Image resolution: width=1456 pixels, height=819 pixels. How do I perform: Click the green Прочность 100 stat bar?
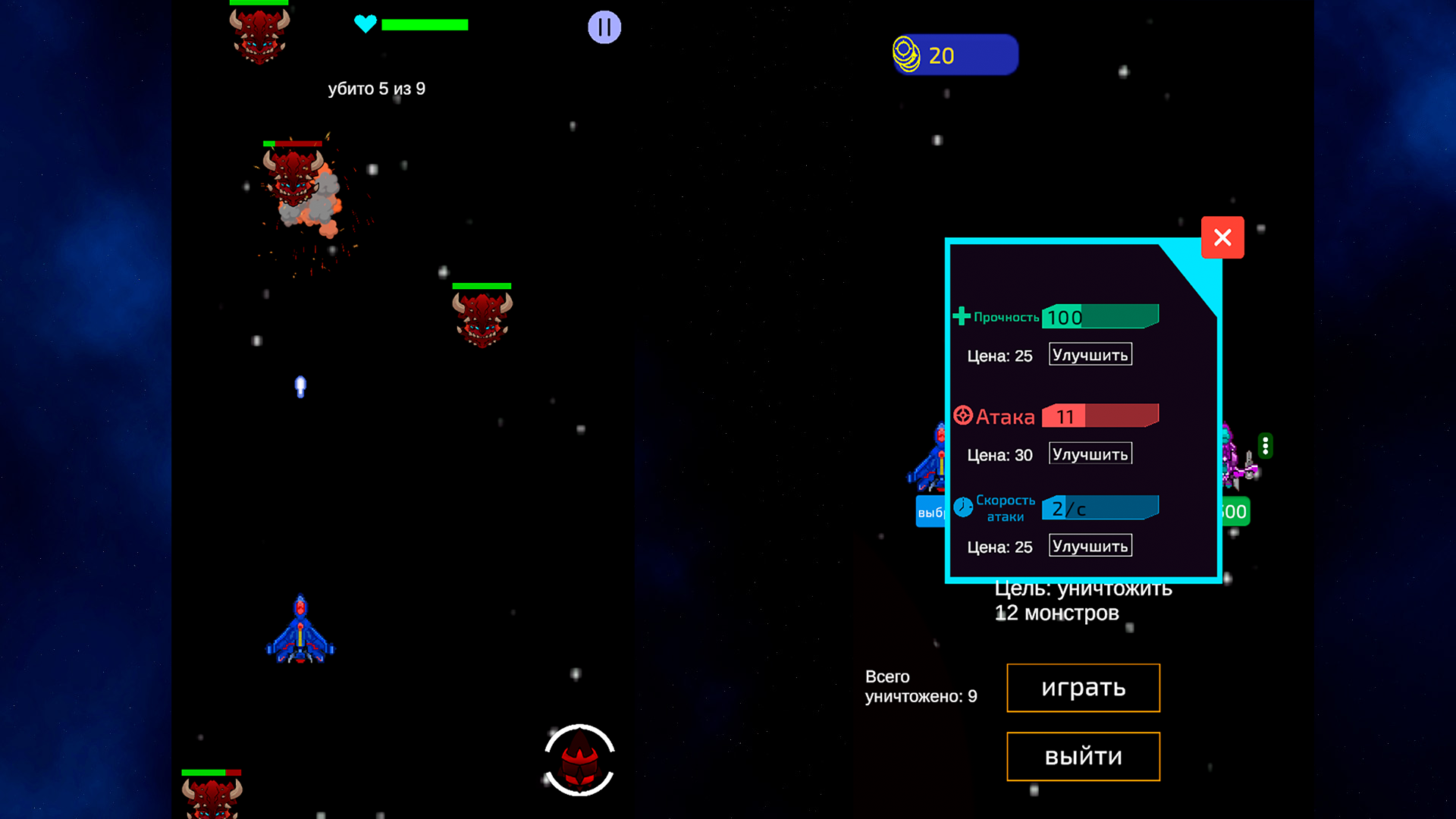coord(1100,316)
